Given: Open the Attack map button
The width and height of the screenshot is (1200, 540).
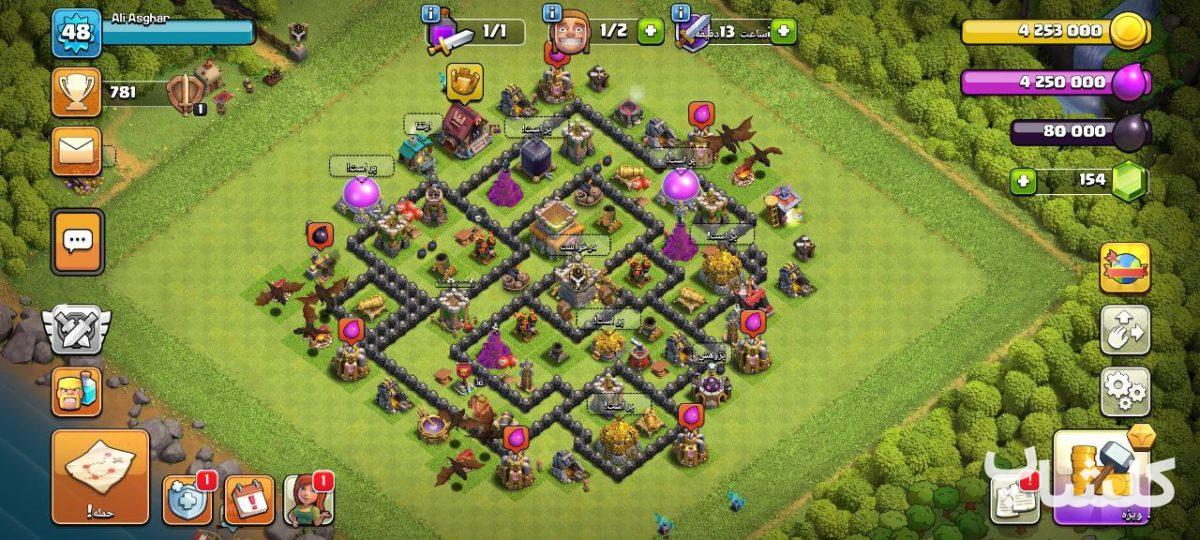Looking at the screenshot, I should point(100,476).
